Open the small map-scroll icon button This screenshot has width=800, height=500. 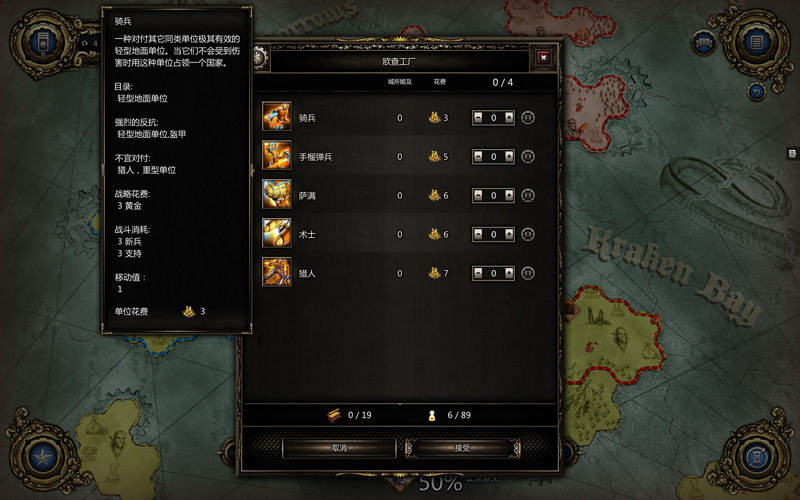pos(704,43)
